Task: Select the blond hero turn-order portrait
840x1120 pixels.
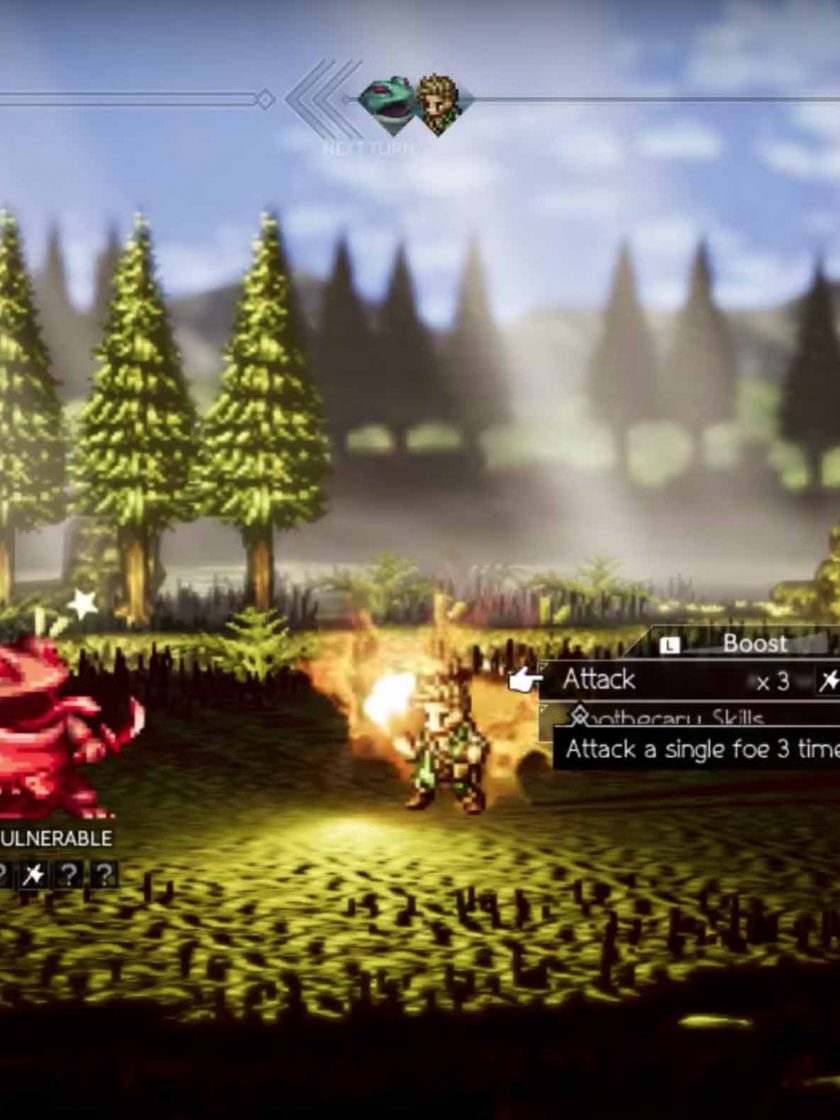Action: click(437, 100)
